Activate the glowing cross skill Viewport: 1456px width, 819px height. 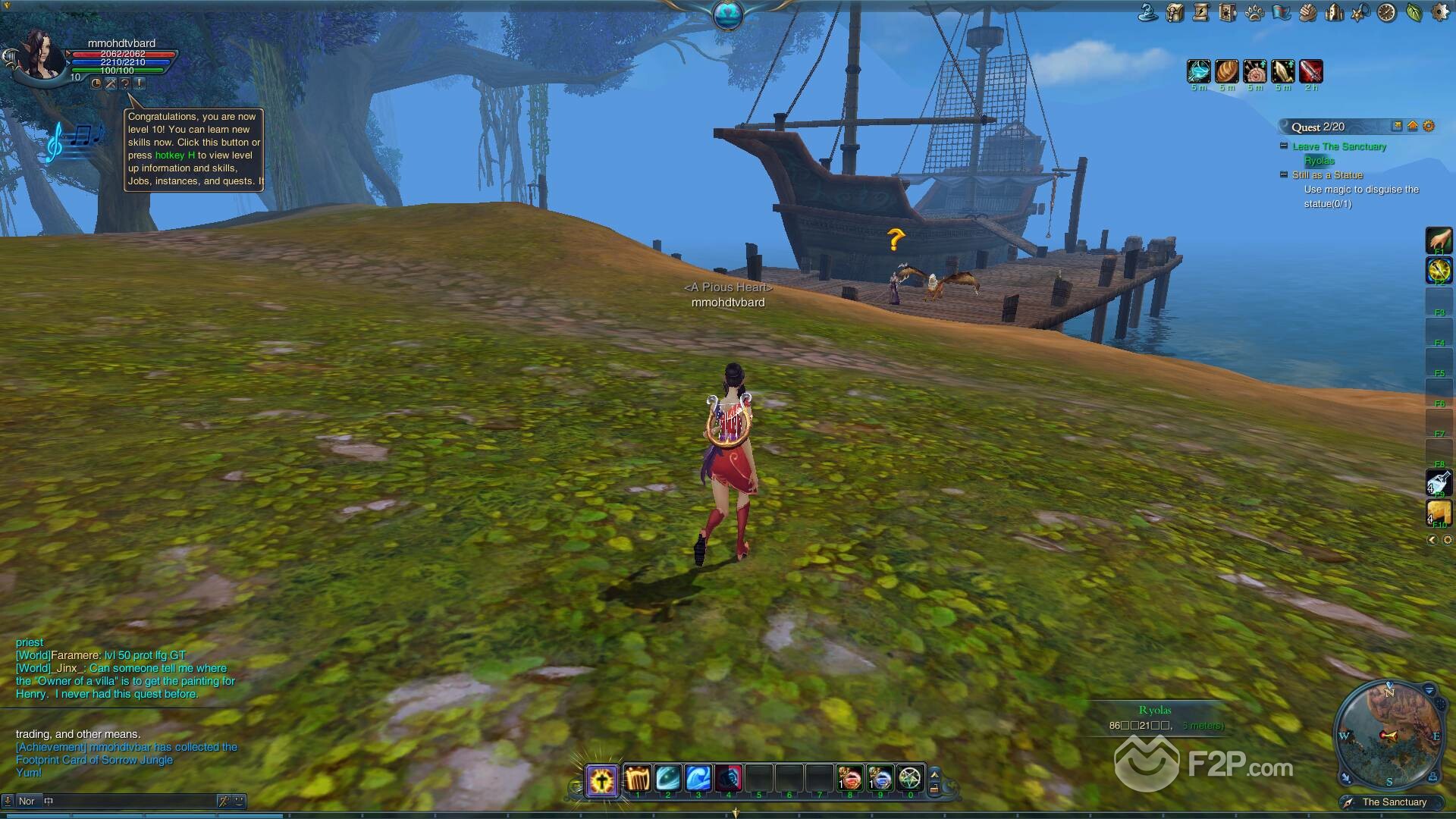[x=602, y=780]
